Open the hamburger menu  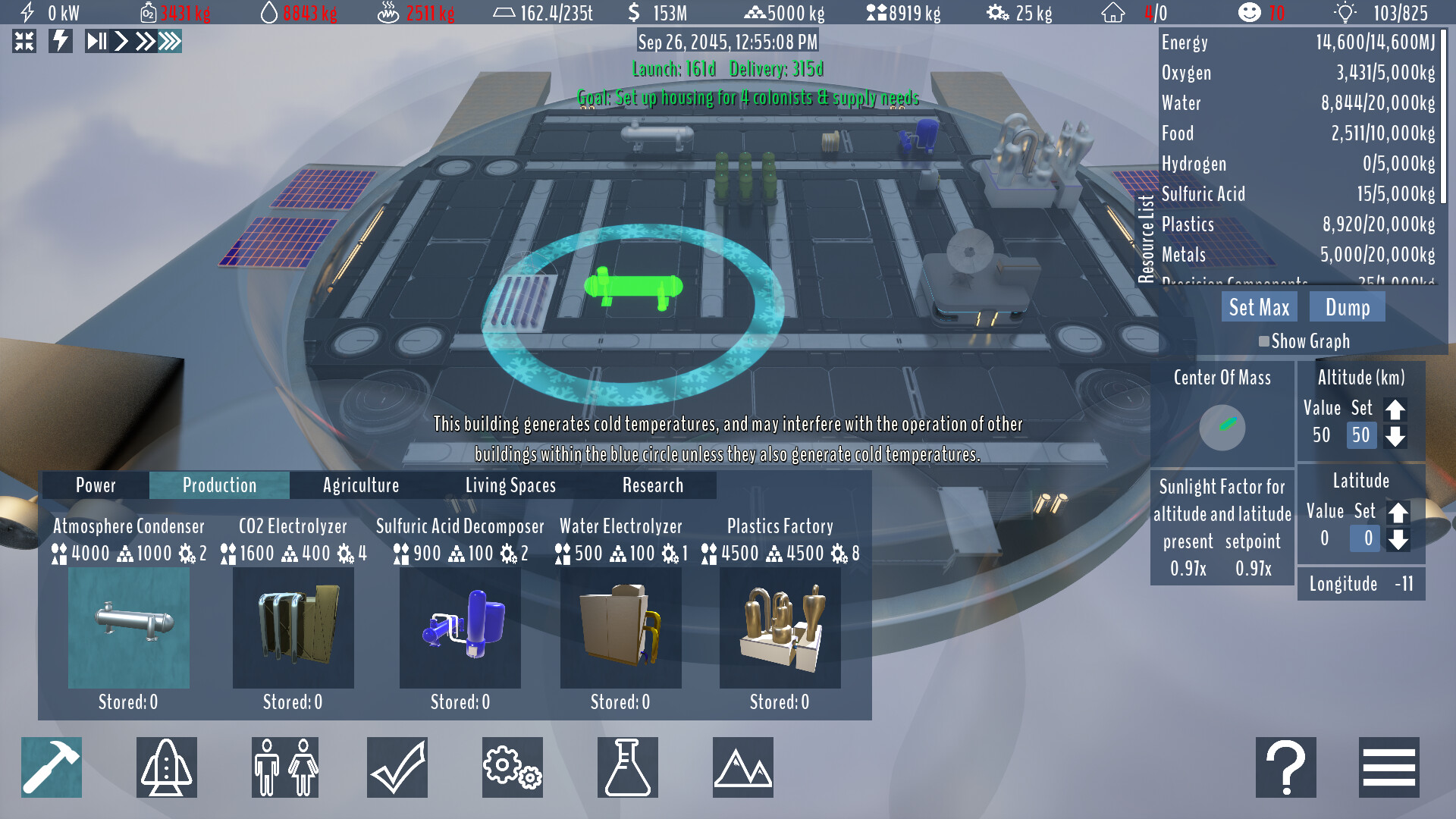coord(1389,767)
